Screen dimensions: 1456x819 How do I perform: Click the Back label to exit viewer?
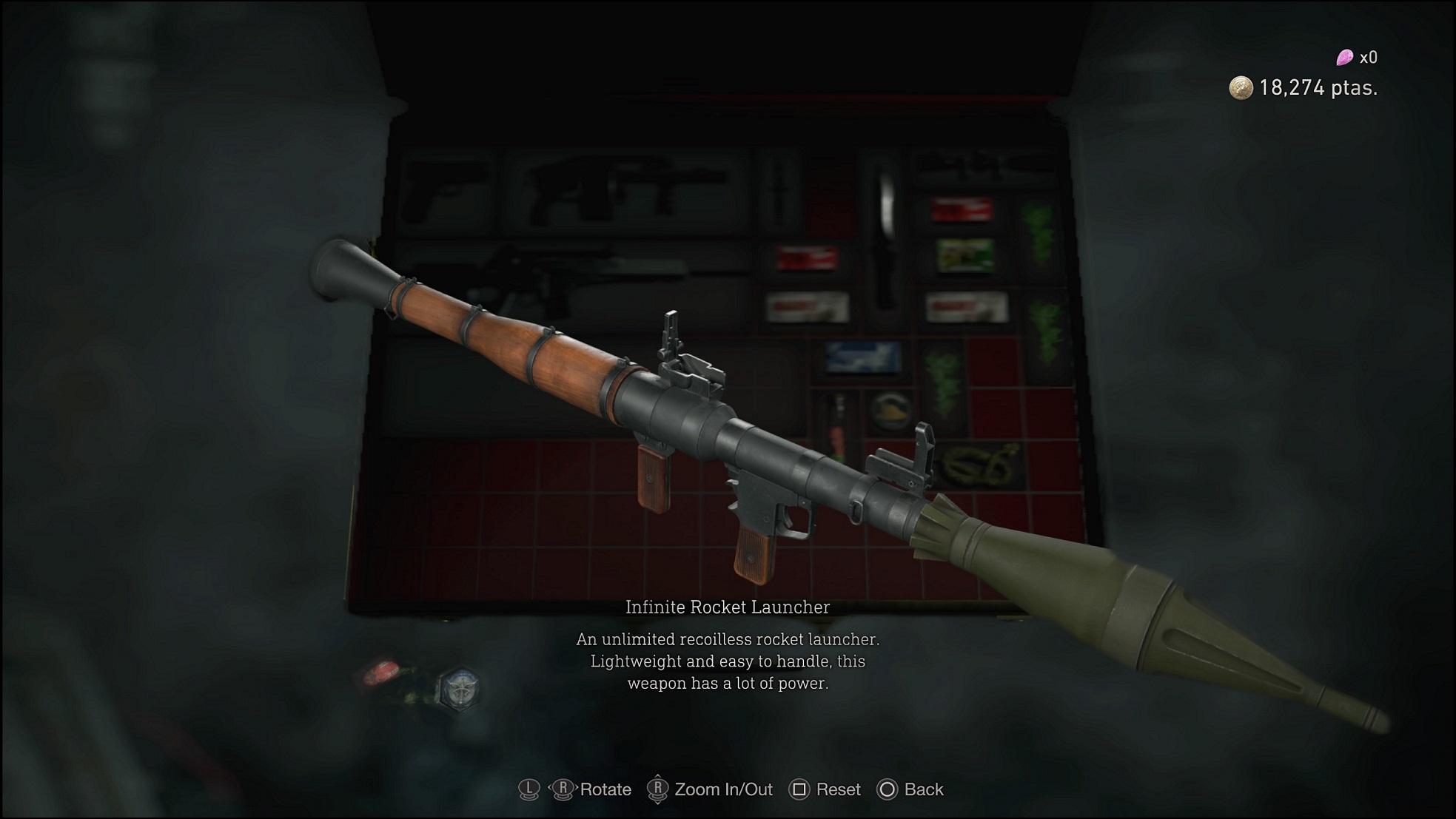click(923, 789)
